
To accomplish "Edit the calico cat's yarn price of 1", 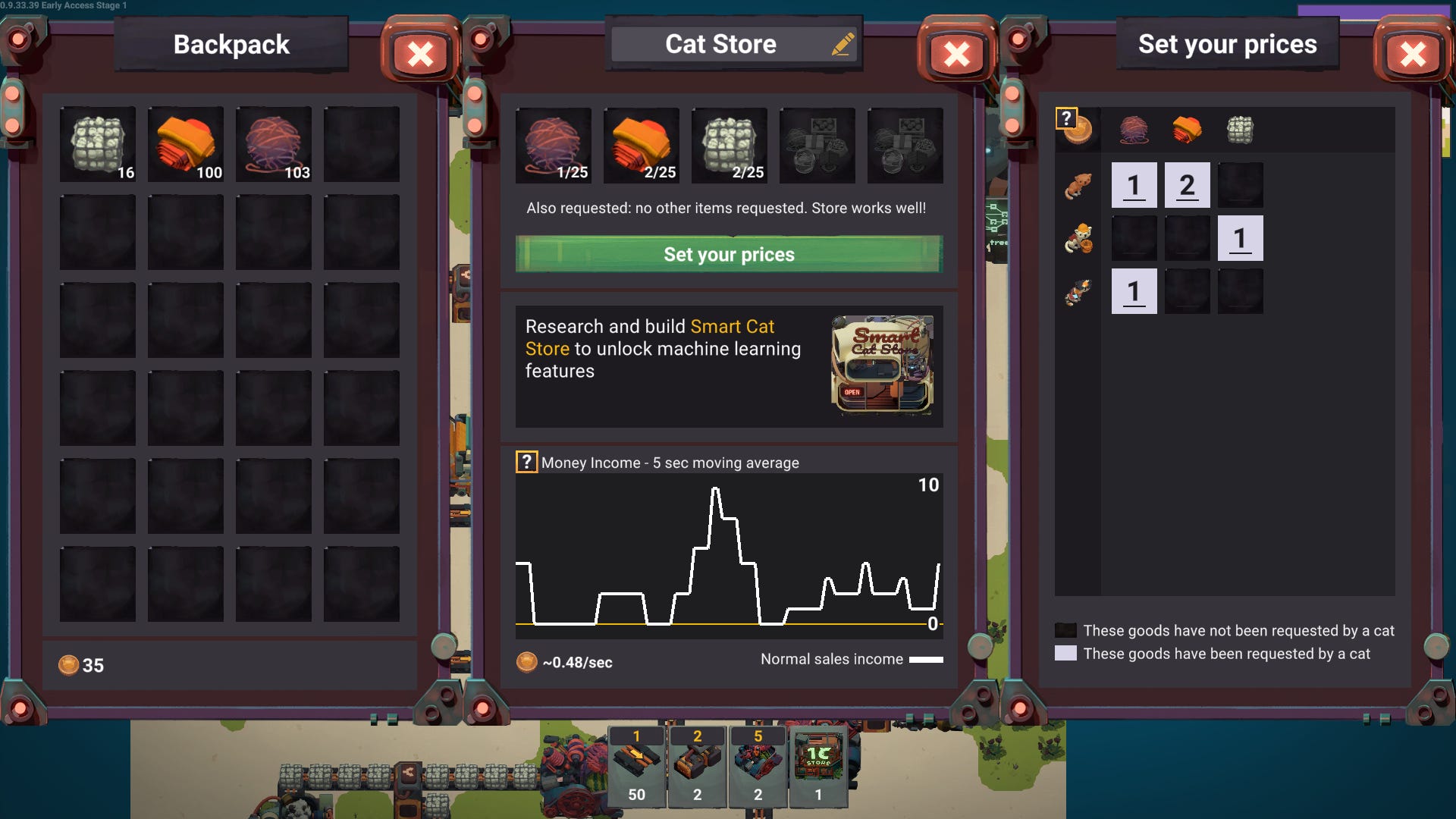I will tap(1134, 290).
